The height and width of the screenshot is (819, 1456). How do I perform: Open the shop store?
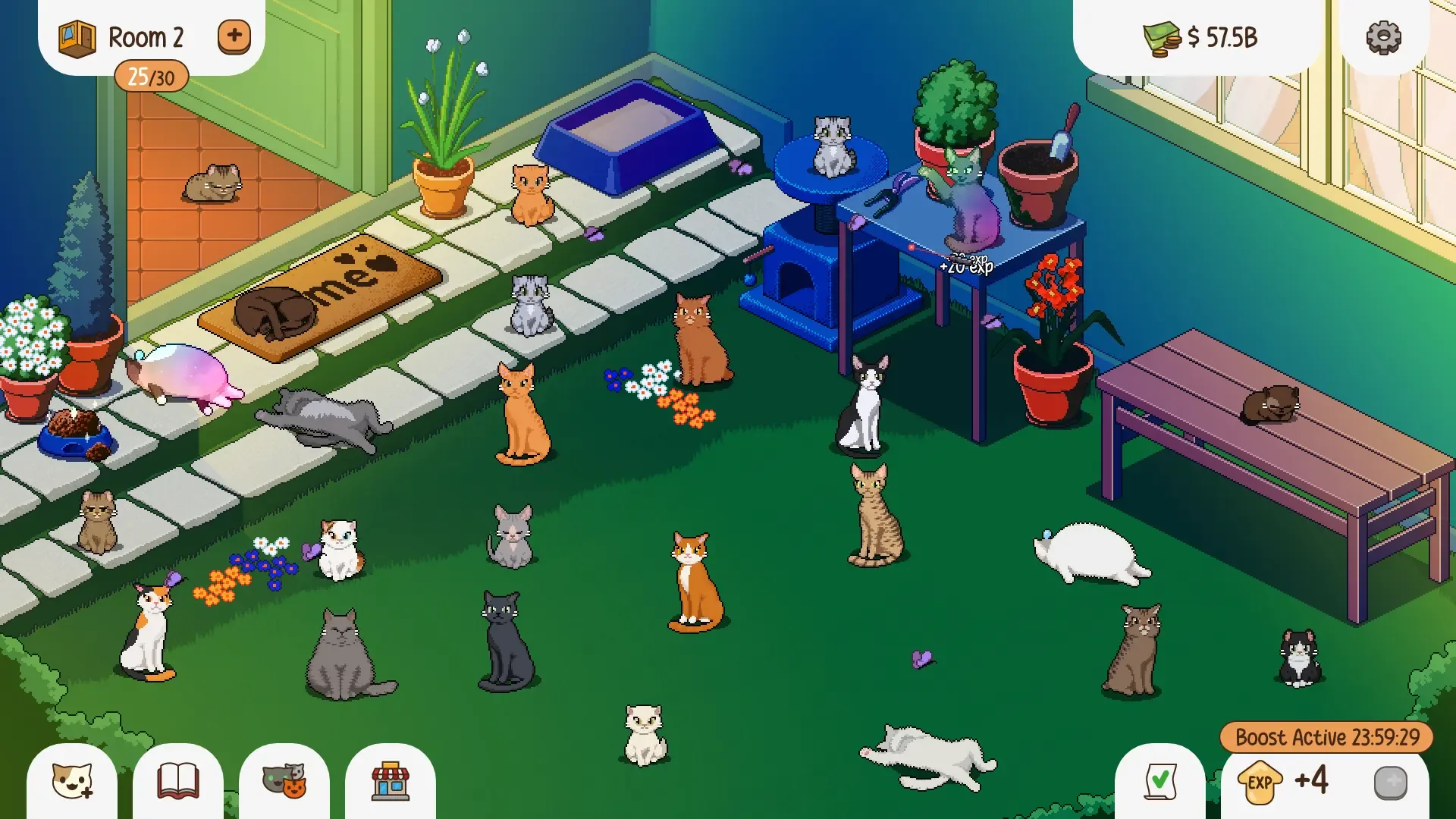point(390,783)
